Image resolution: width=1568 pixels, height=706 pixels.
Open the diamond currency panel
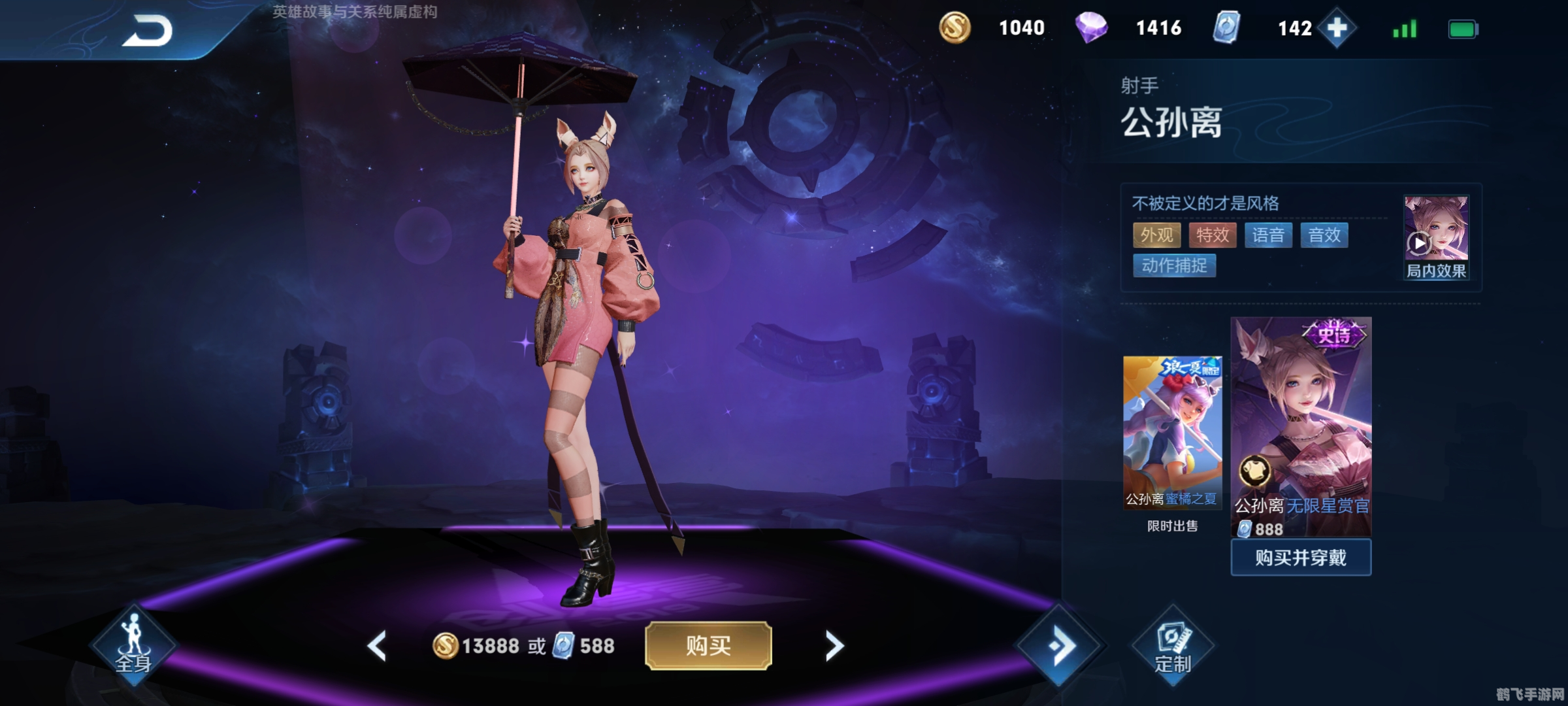coord(1093,28)
